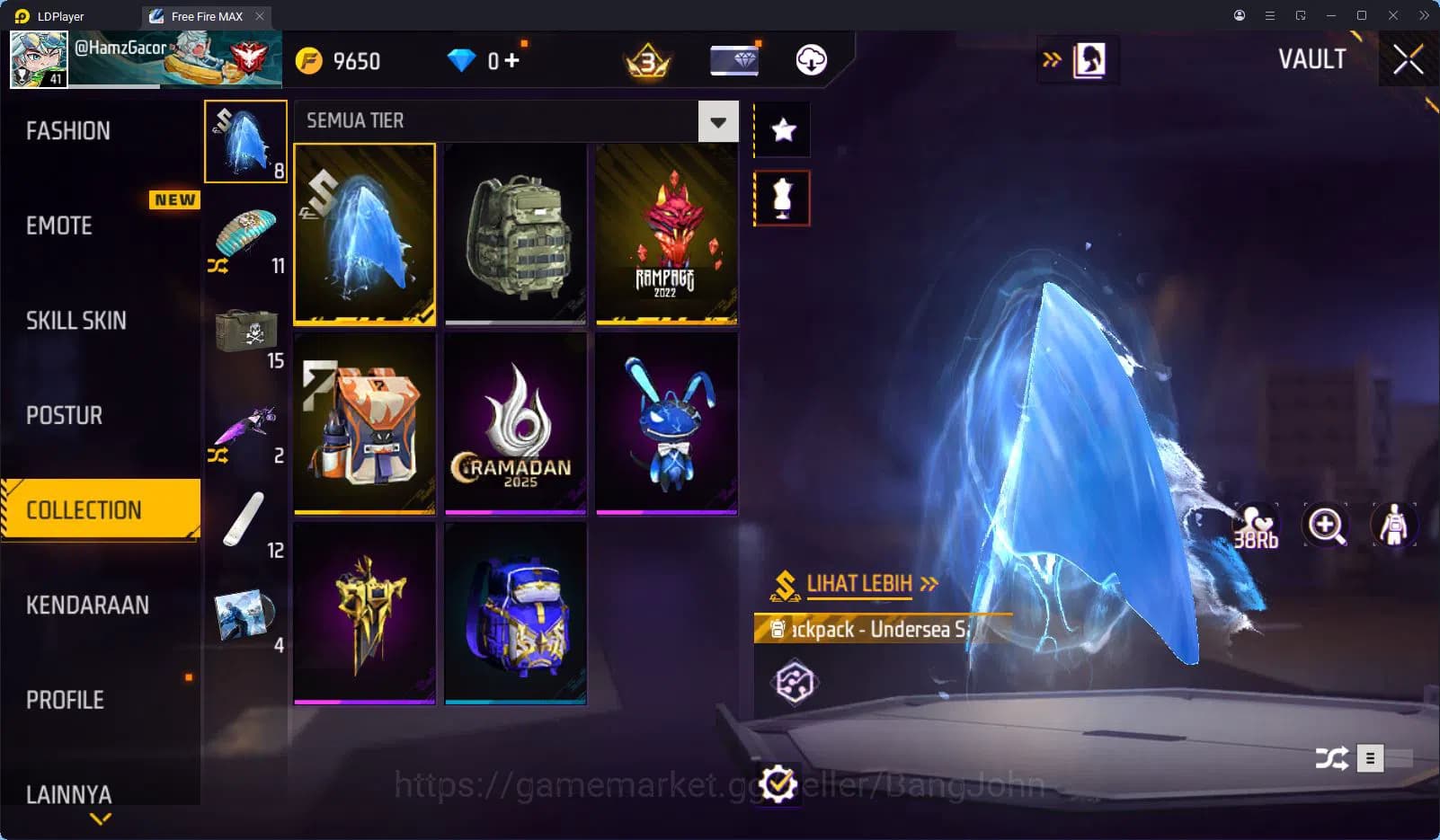Expand the LAINNYA section chevron
This screenshot has height=840, width=1440.
(x=99, y=818)
